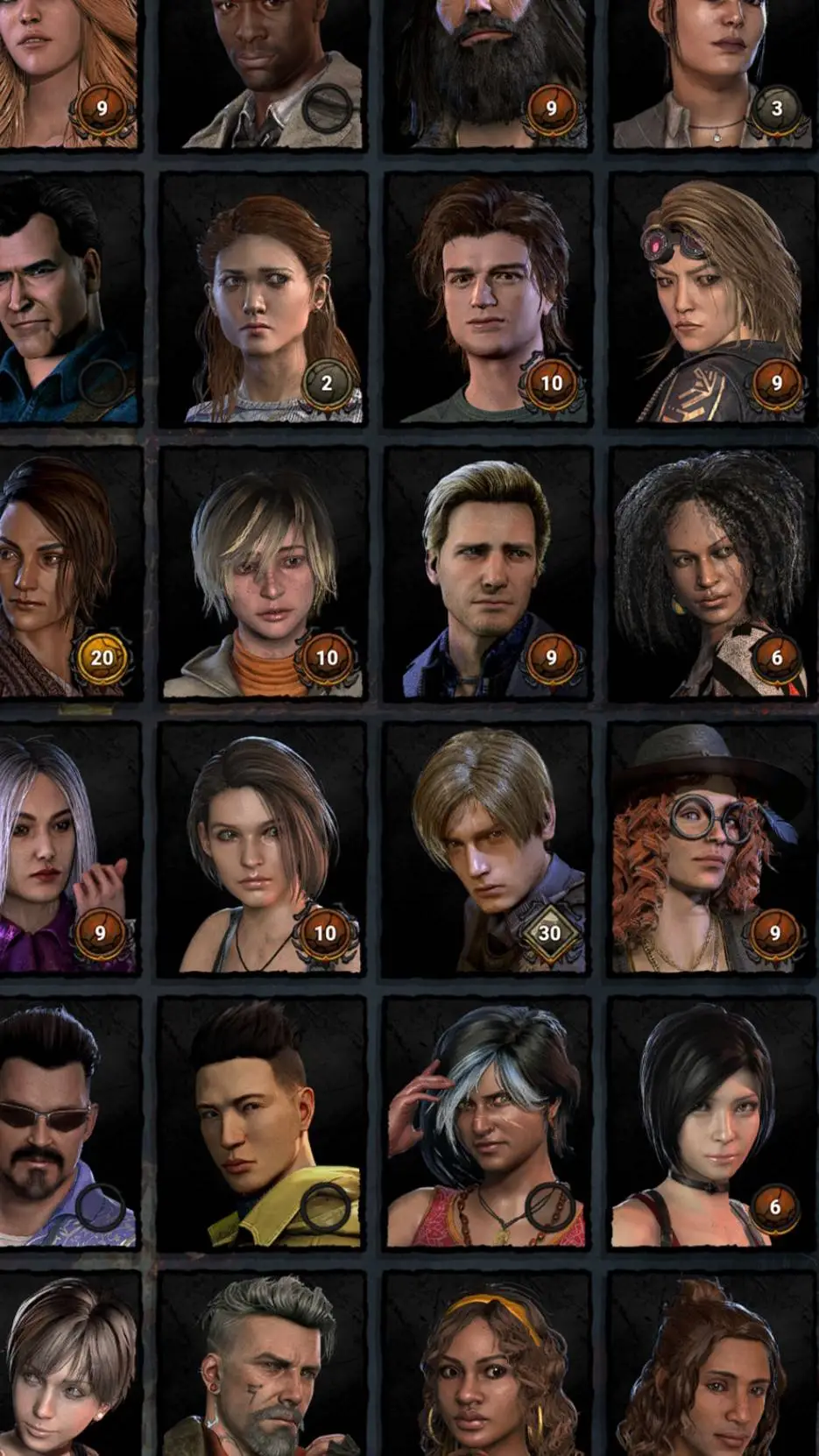Select the woman with curly black hair
The width and height of the screenshot is (819, 1456).
click(x=712, y=574)
